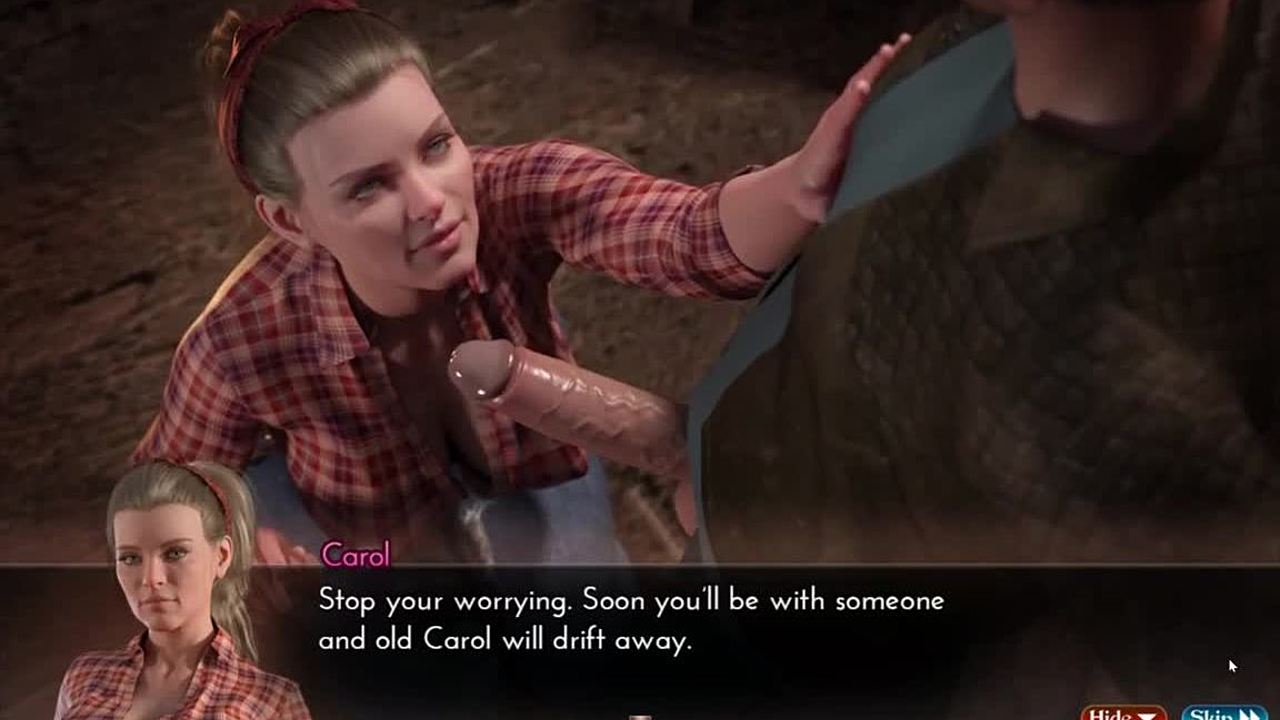The height and width of the screenshot is (720, 1280).
Task: Click the Hide button to hide the dialogue box
Action: [x=1122, y=712]
